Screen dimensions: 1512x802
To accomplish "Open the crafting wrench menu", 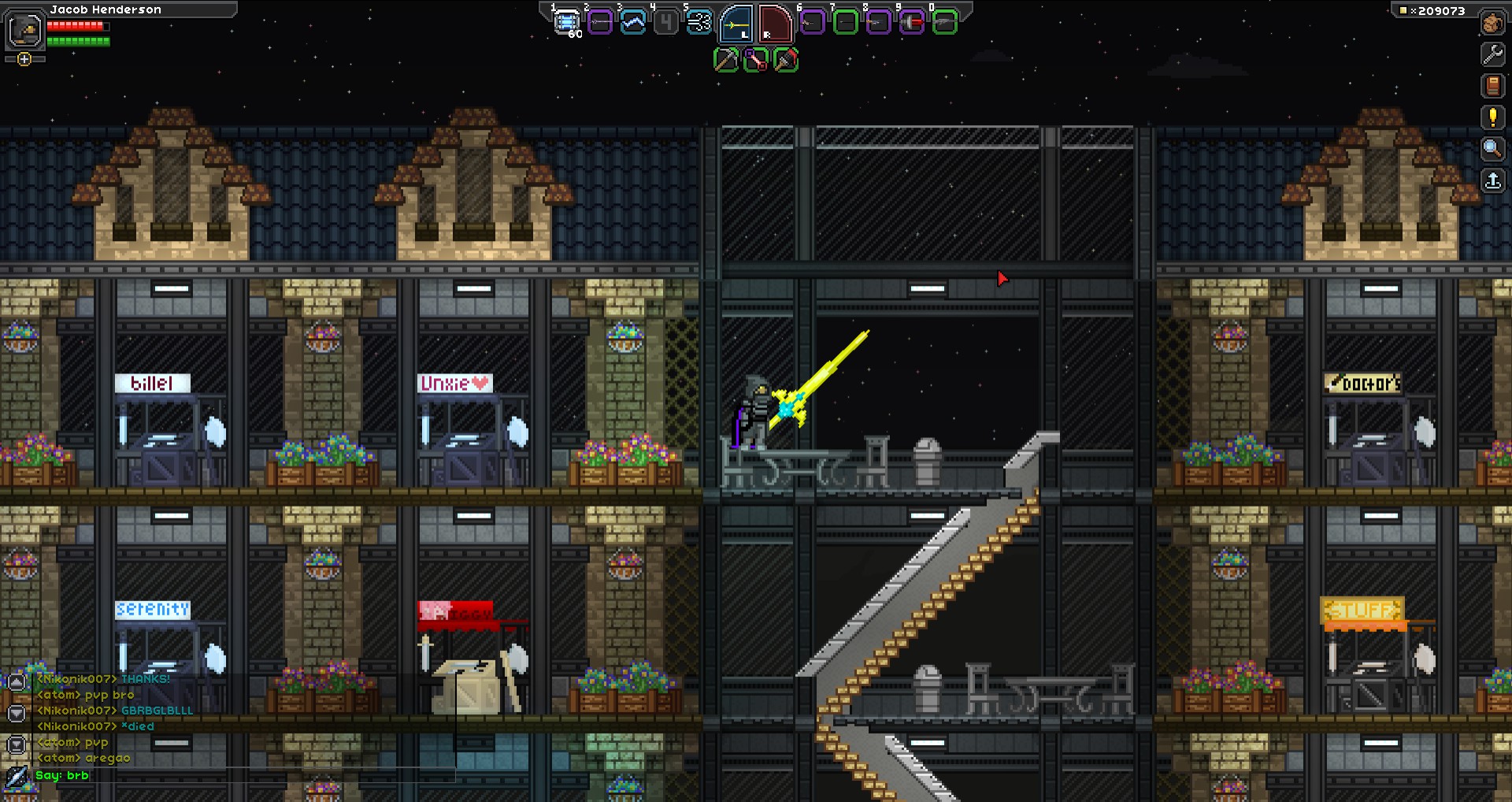I will tap(1492, 54).
